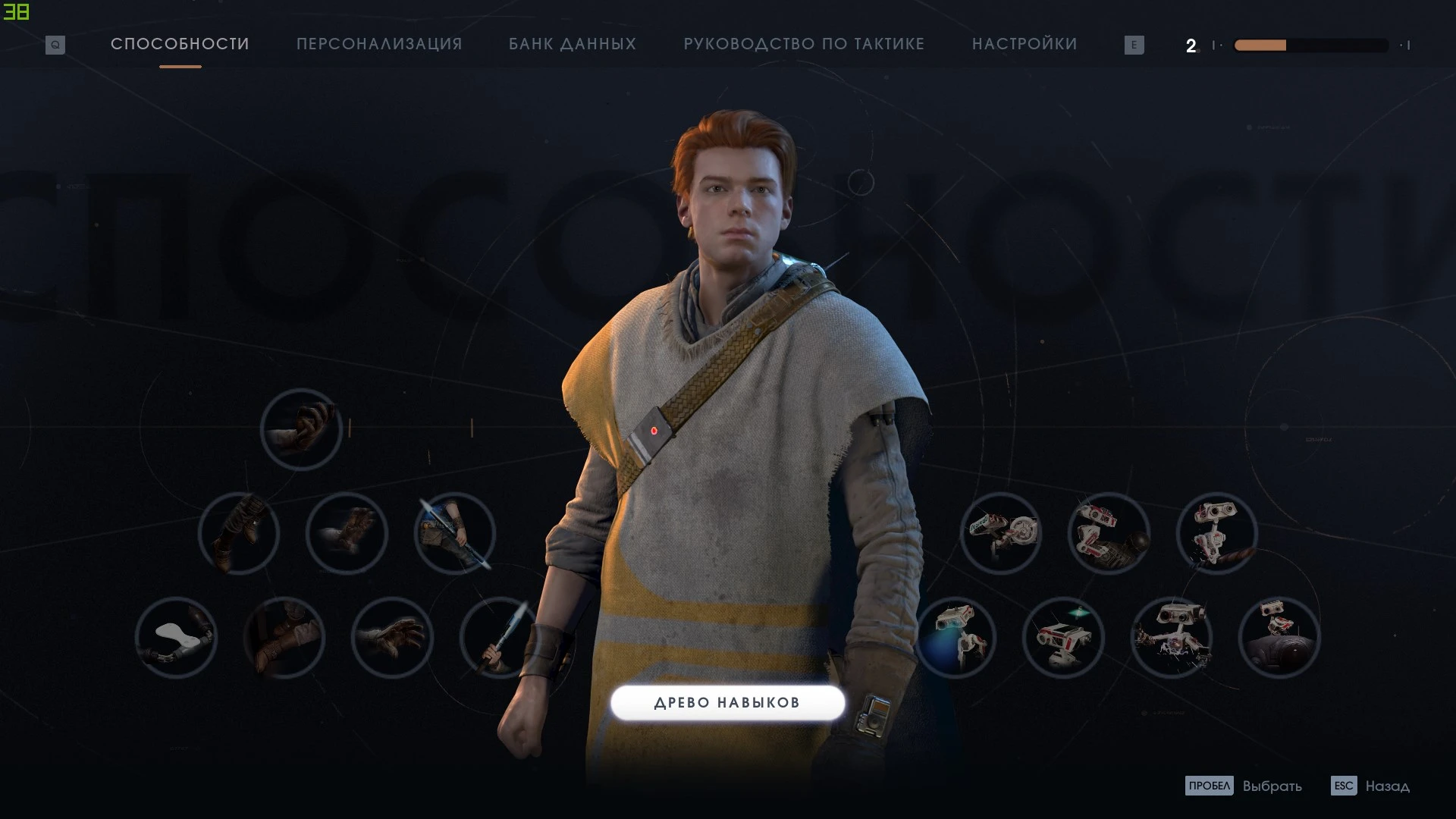The height and width of the screenshot is (819, 1456).
Task: Open the БАНК ДАННЫХ tab
Action: click(x=573, y=44)
